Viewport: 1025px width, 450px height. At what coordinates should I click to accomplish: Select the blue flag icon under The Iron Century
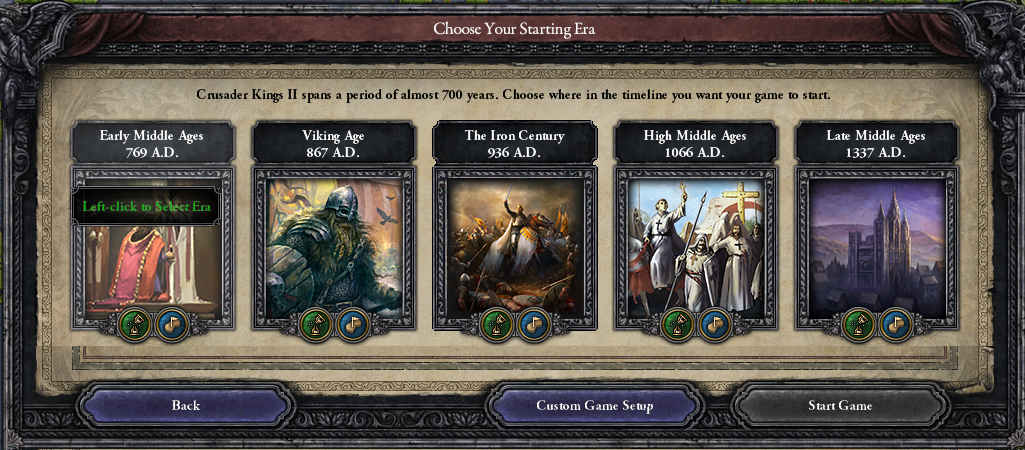coord(533,324)
